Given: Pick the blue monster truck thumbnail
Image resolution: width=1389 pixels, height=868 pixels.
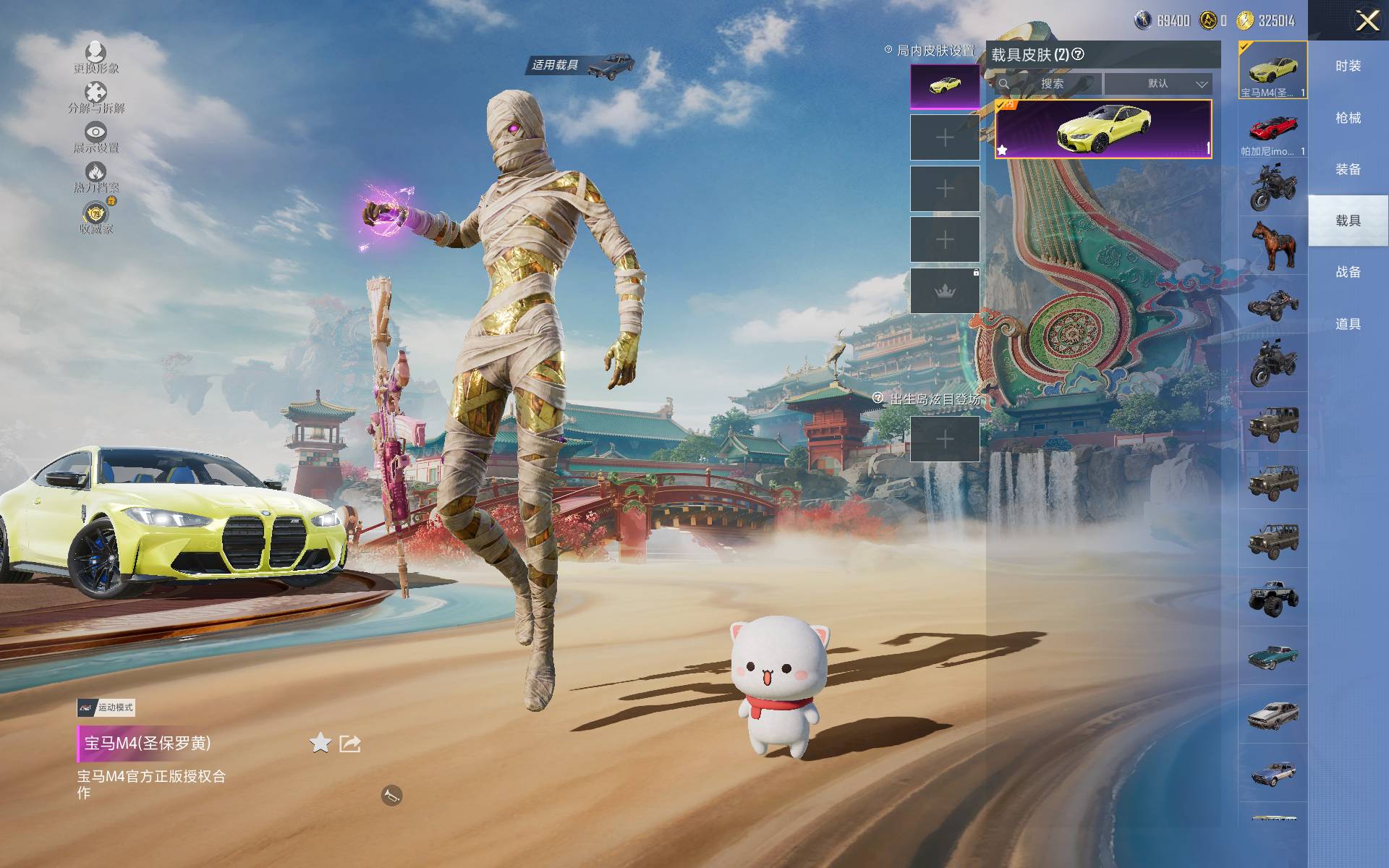Looking at the screenshot, I should (x=1273, y=597).
